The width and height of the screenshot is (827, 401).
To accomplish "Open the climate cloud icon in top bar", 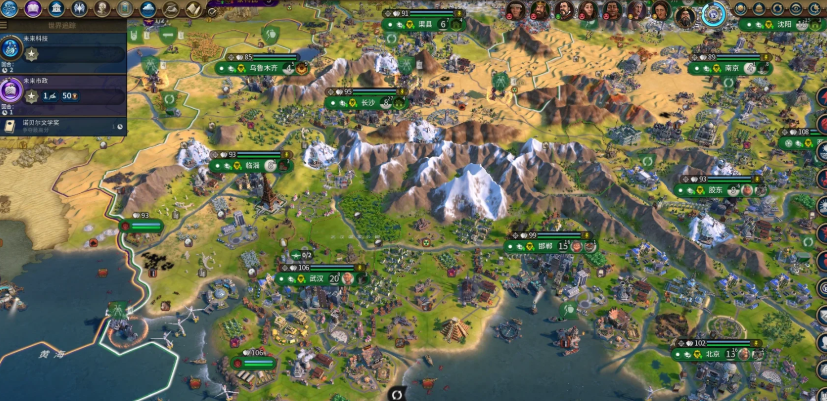I will pos(149,9).
